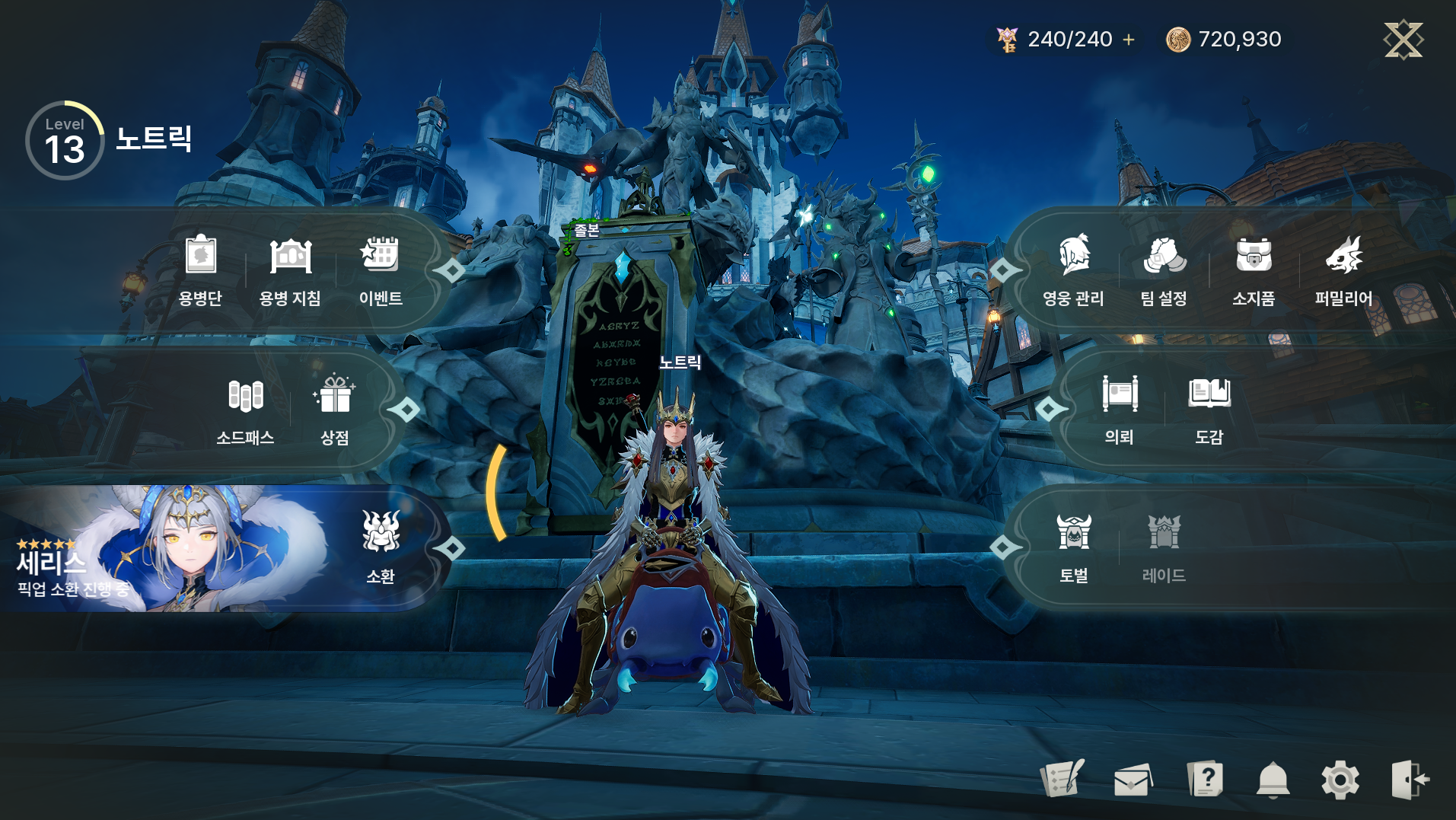Screen dimensions: 1456x820
Task: Add stamina with the plus button
Action: pyautogui.click(x=1129, y=40)
